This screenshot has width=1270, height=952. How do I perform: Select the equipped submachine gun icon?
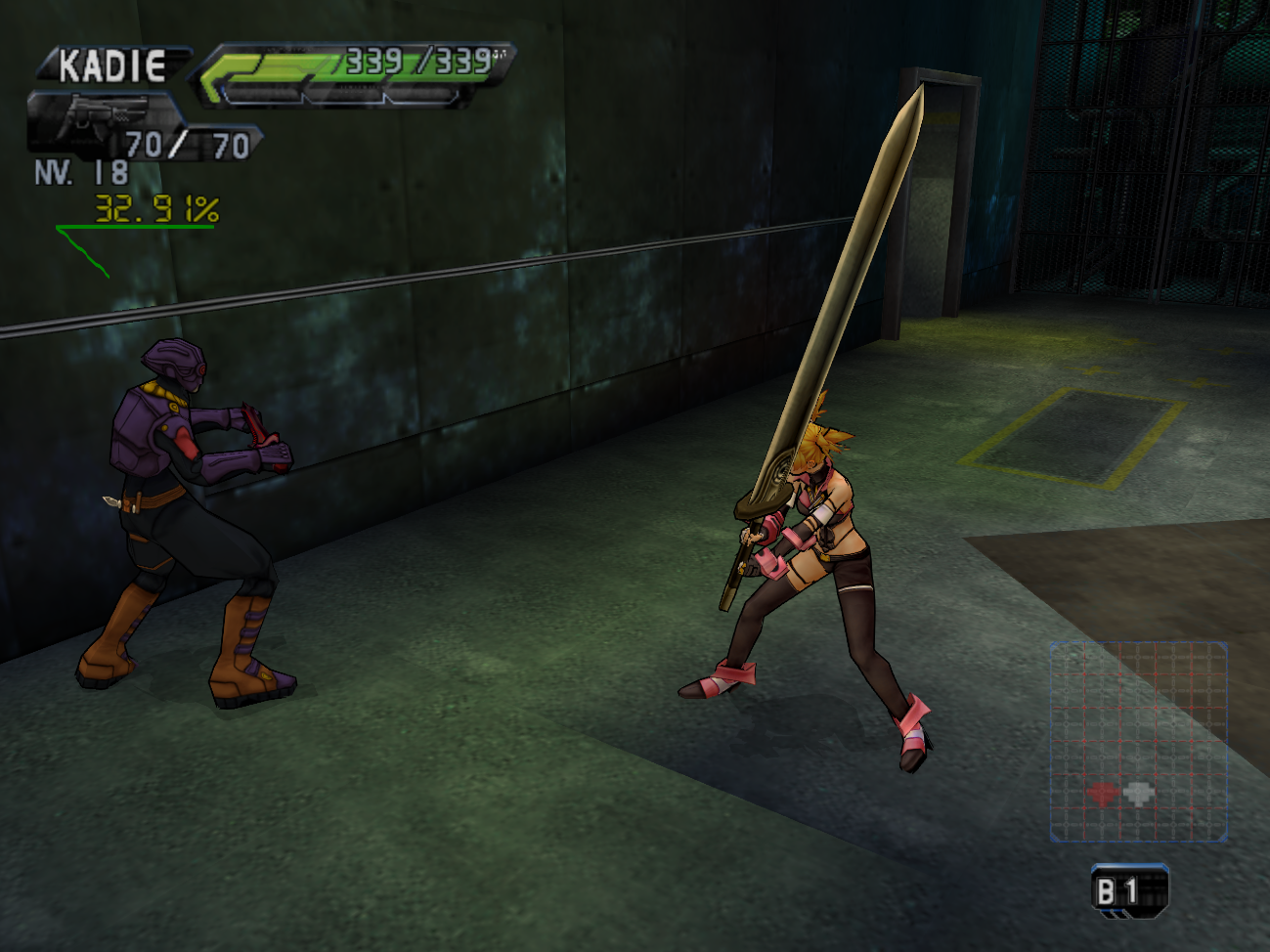point(101,116)
